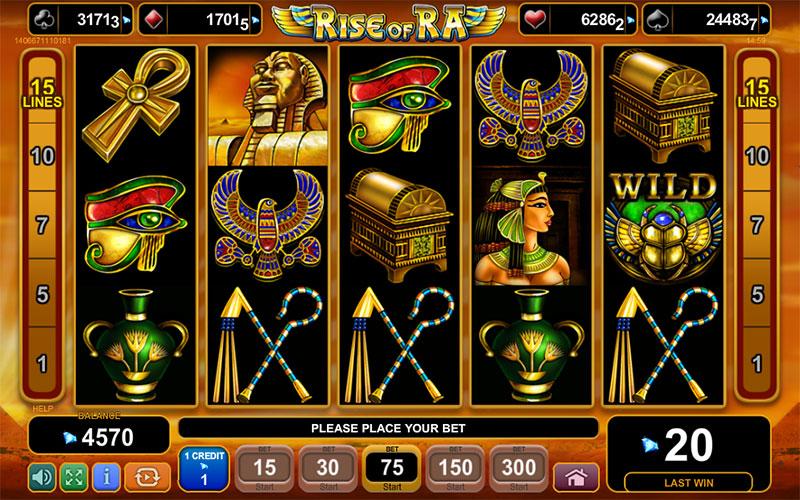Return to lobby via the home button

pyautogui.click(x=575, y=475)
